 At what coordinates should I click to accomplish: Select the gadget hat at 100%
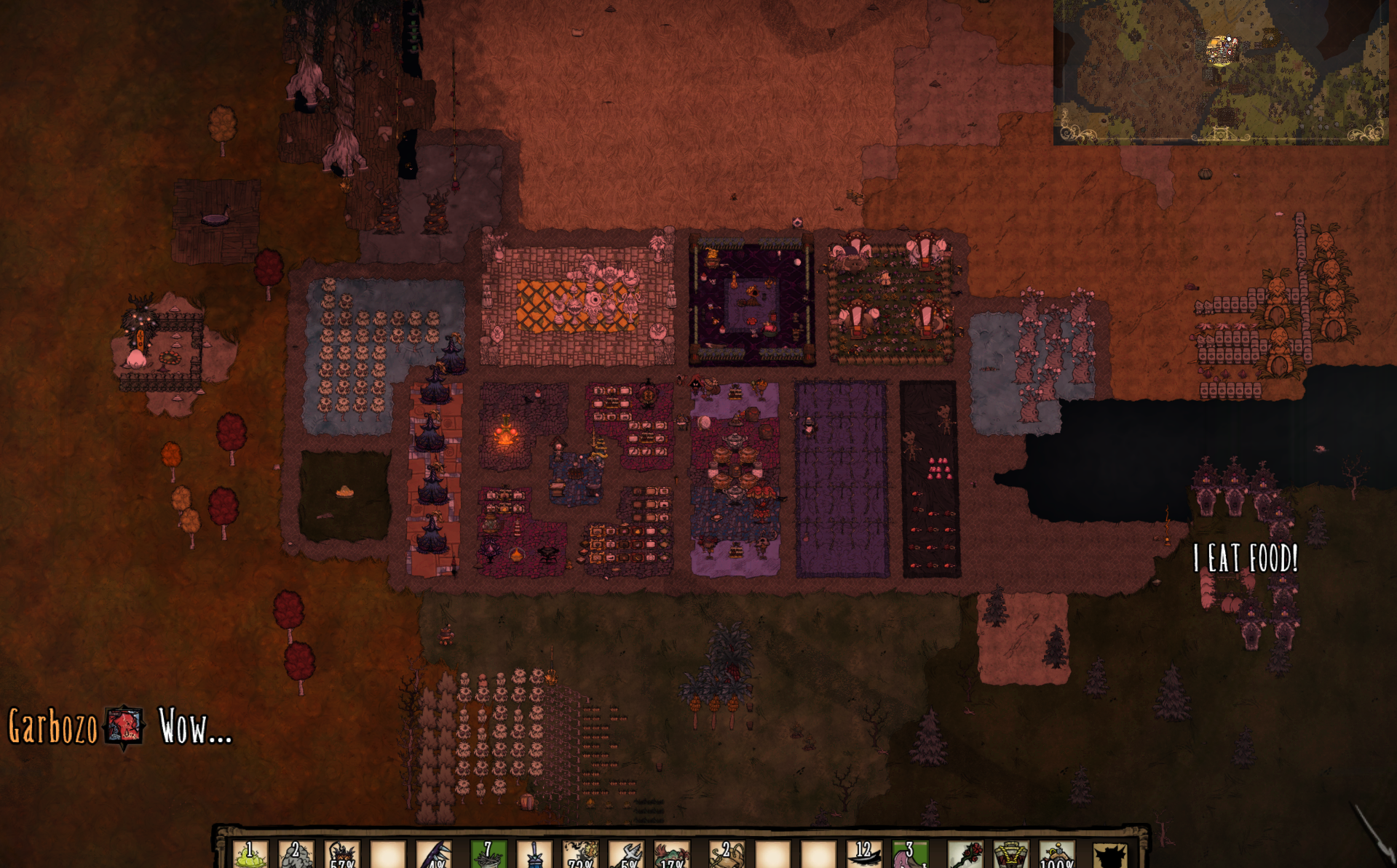pyautogui.click(x=1057, y=854)
